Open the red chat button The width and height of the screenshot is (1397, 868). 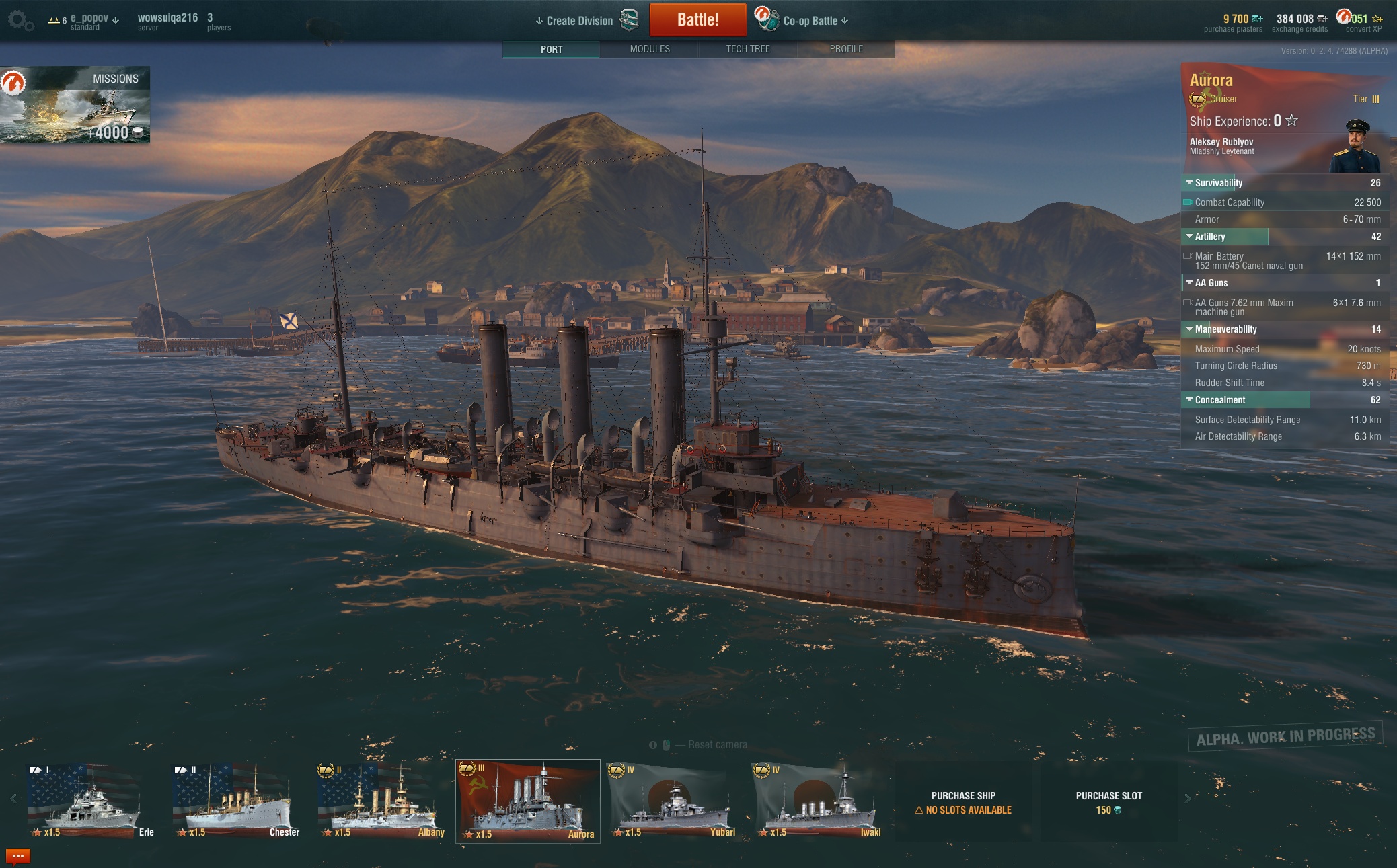point(18,856)
